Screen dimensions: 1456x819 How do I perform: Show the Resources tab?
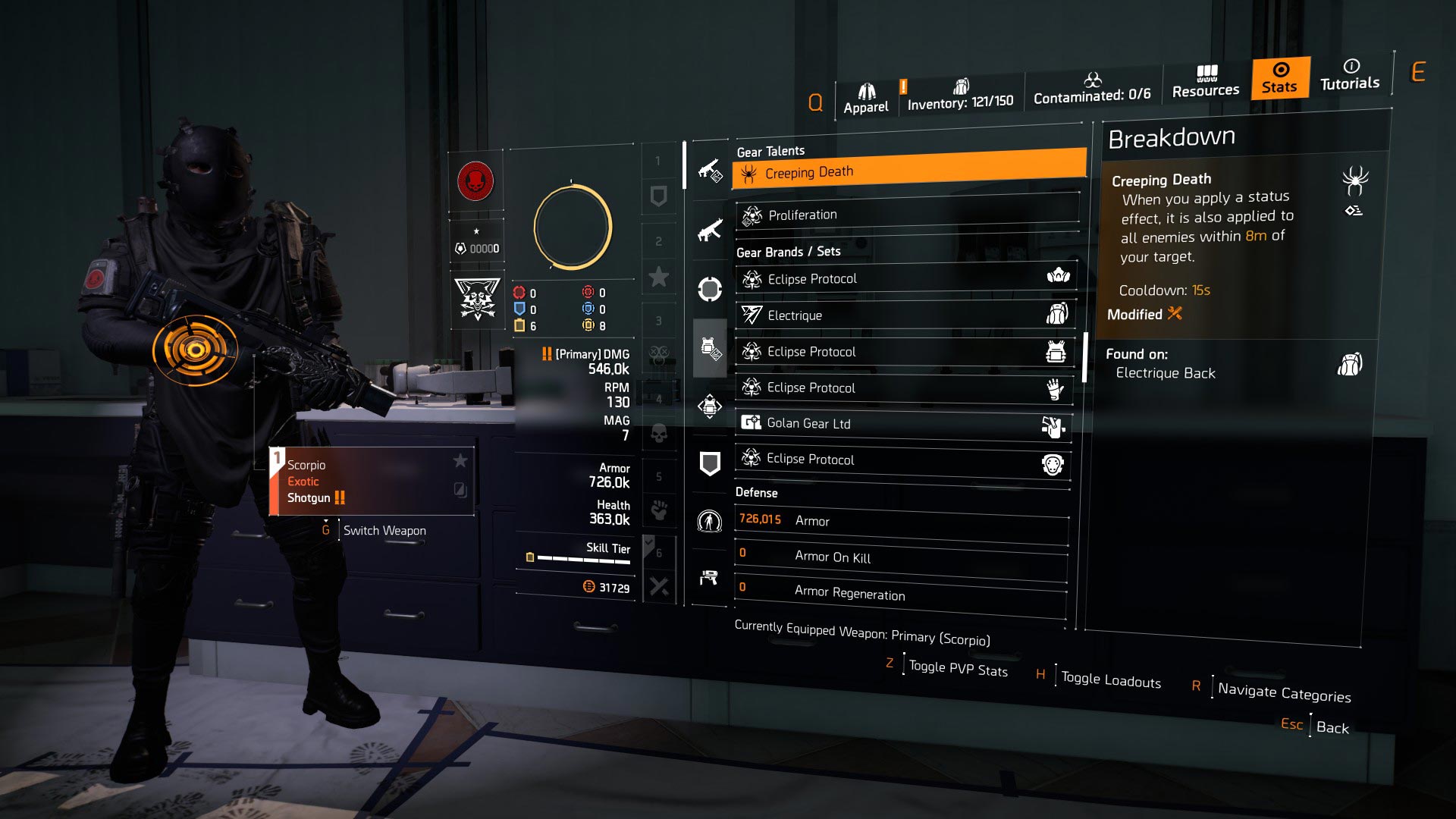[x=1205, y=82]
